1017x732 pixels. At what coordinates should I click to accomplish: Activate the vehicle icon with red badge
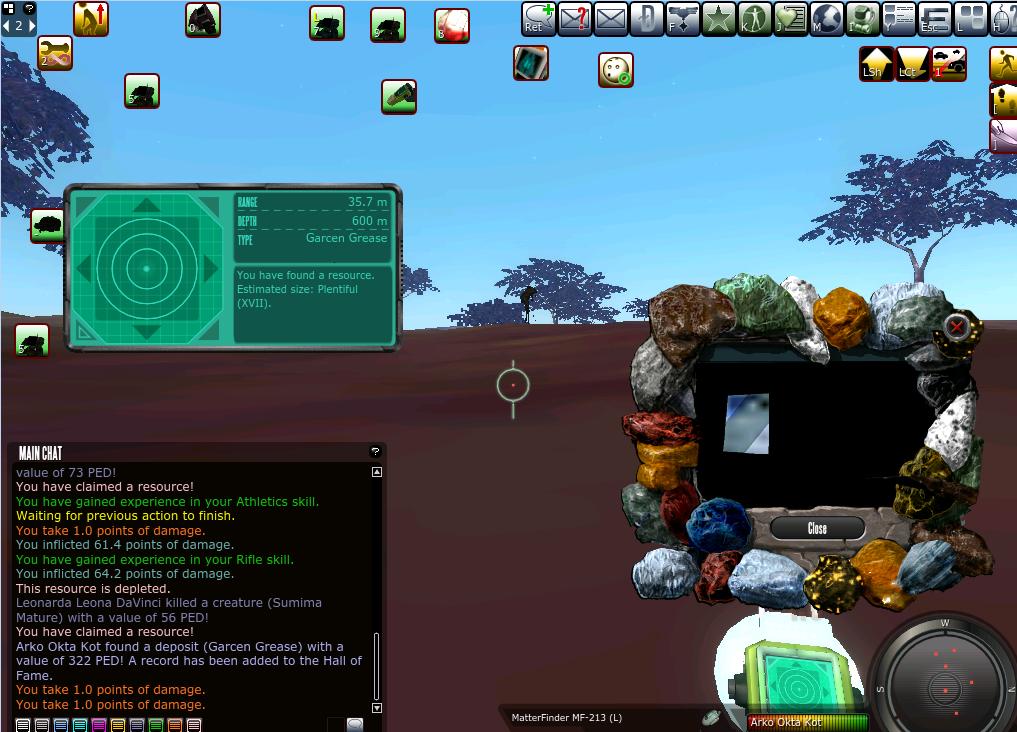(949, 63)
